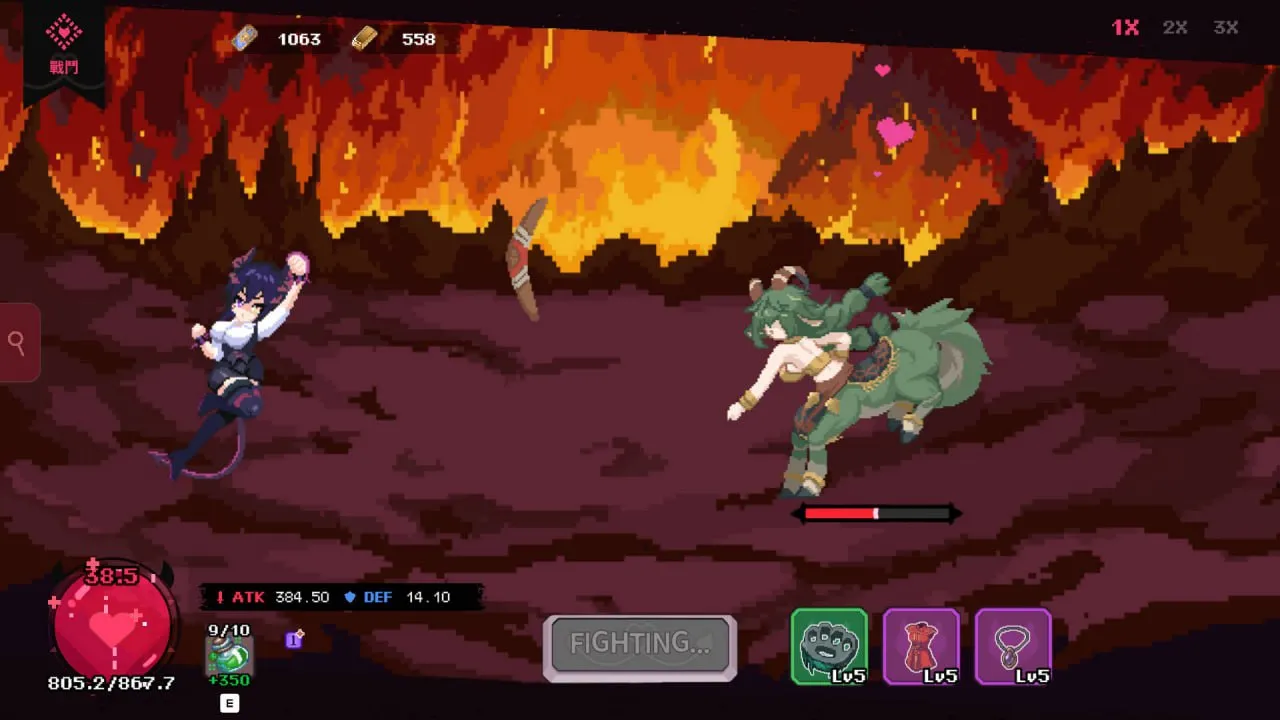Open the Lv5 red dress equipment icon
Image resolution: width=1280 pixels, height=720 pixels.
point(922,647)
